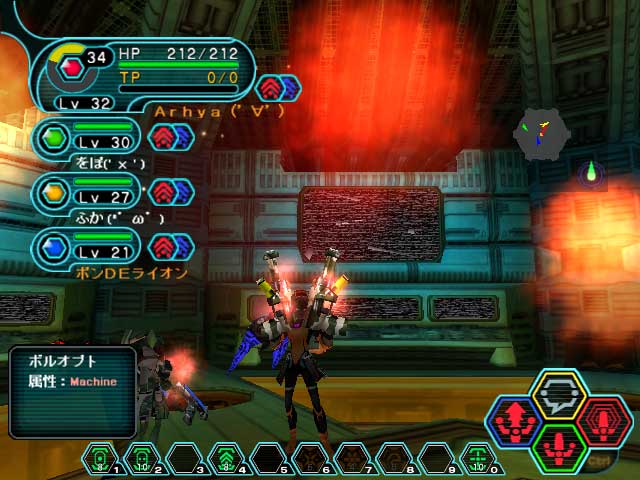Pick the dimmed icon in hotbar slot 8

tap(394, 460)
